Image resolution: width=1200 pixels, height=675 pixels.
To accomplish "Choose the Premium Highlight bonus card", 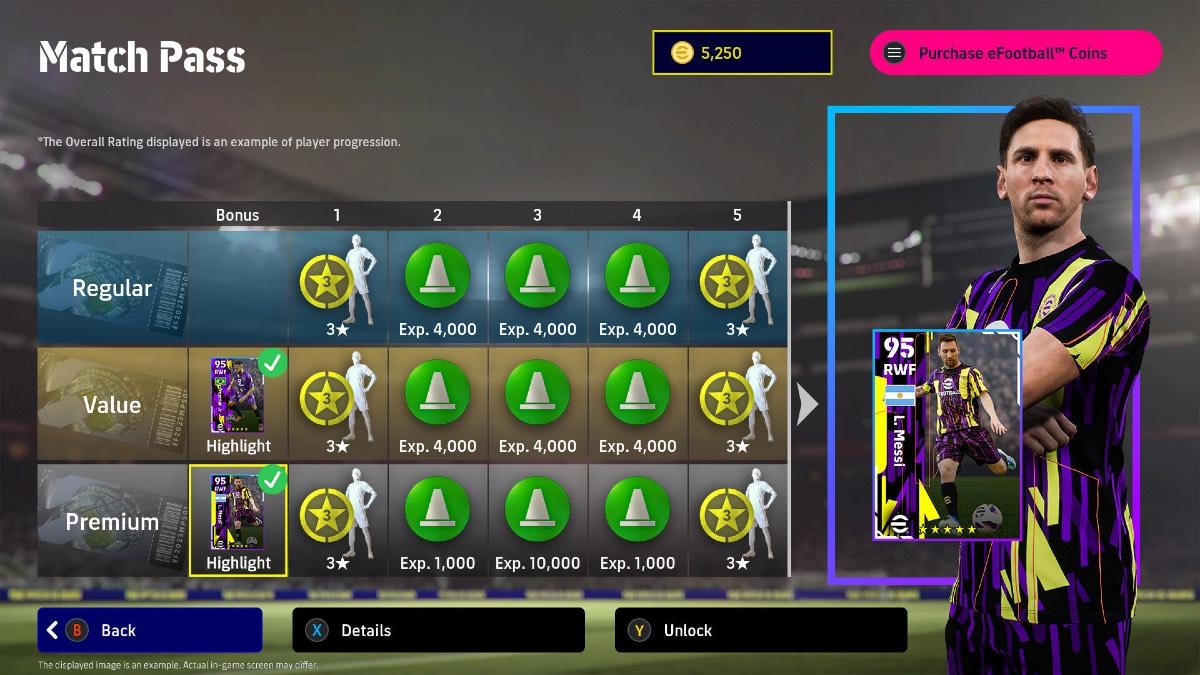I will (x=238, y=520).
